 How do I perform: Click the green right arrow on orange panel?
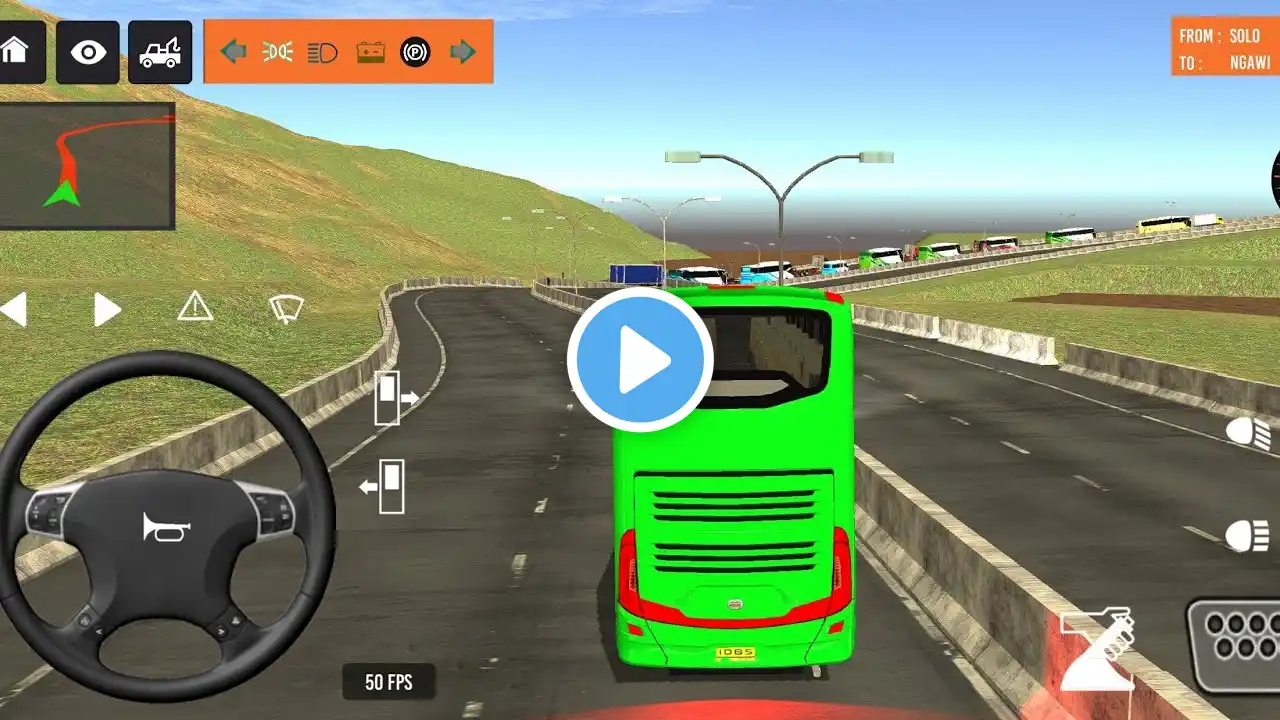[x=462, y=52]
